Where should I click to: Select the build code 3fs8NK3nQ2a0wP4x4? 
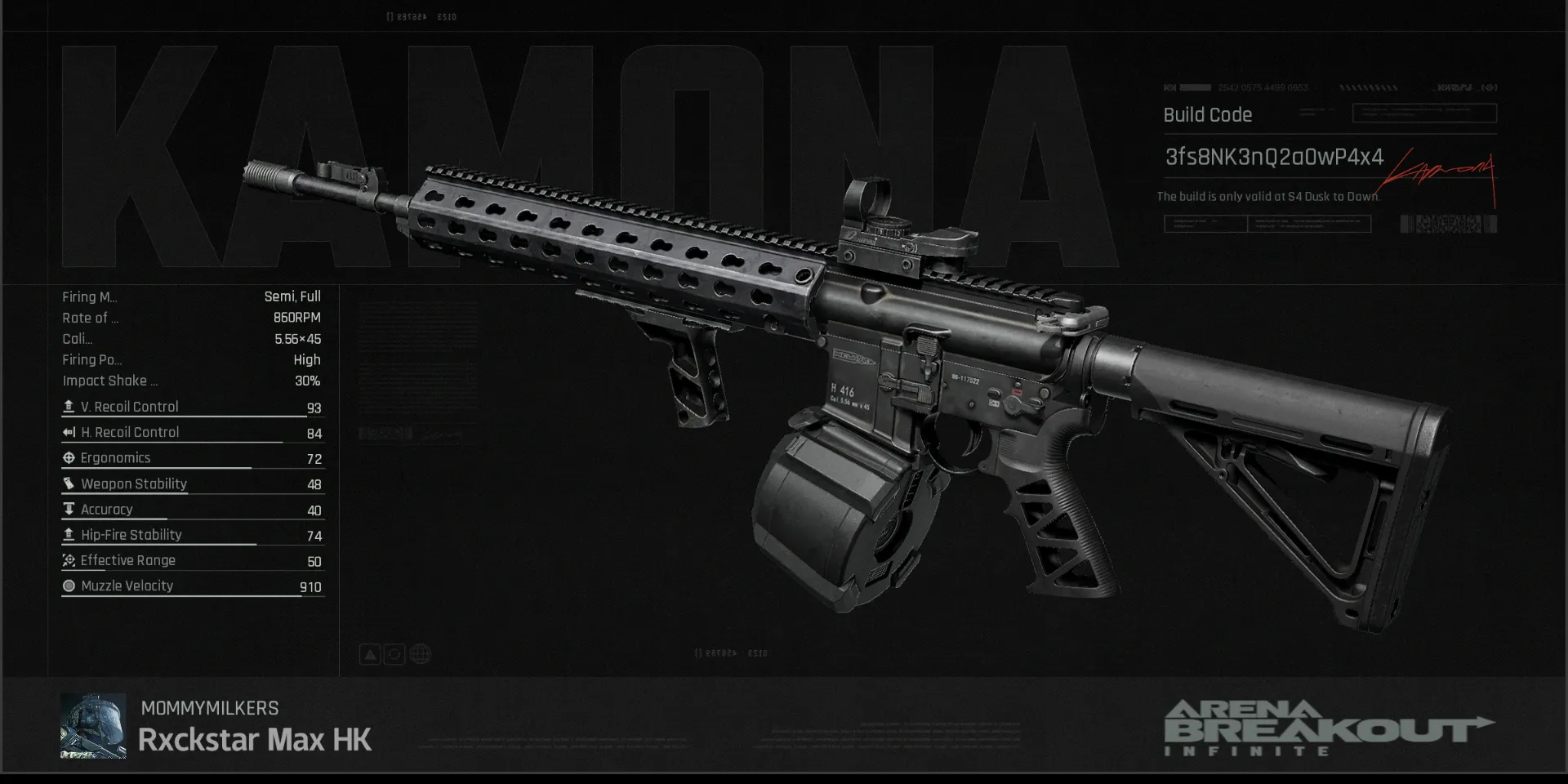(1273, 157)
